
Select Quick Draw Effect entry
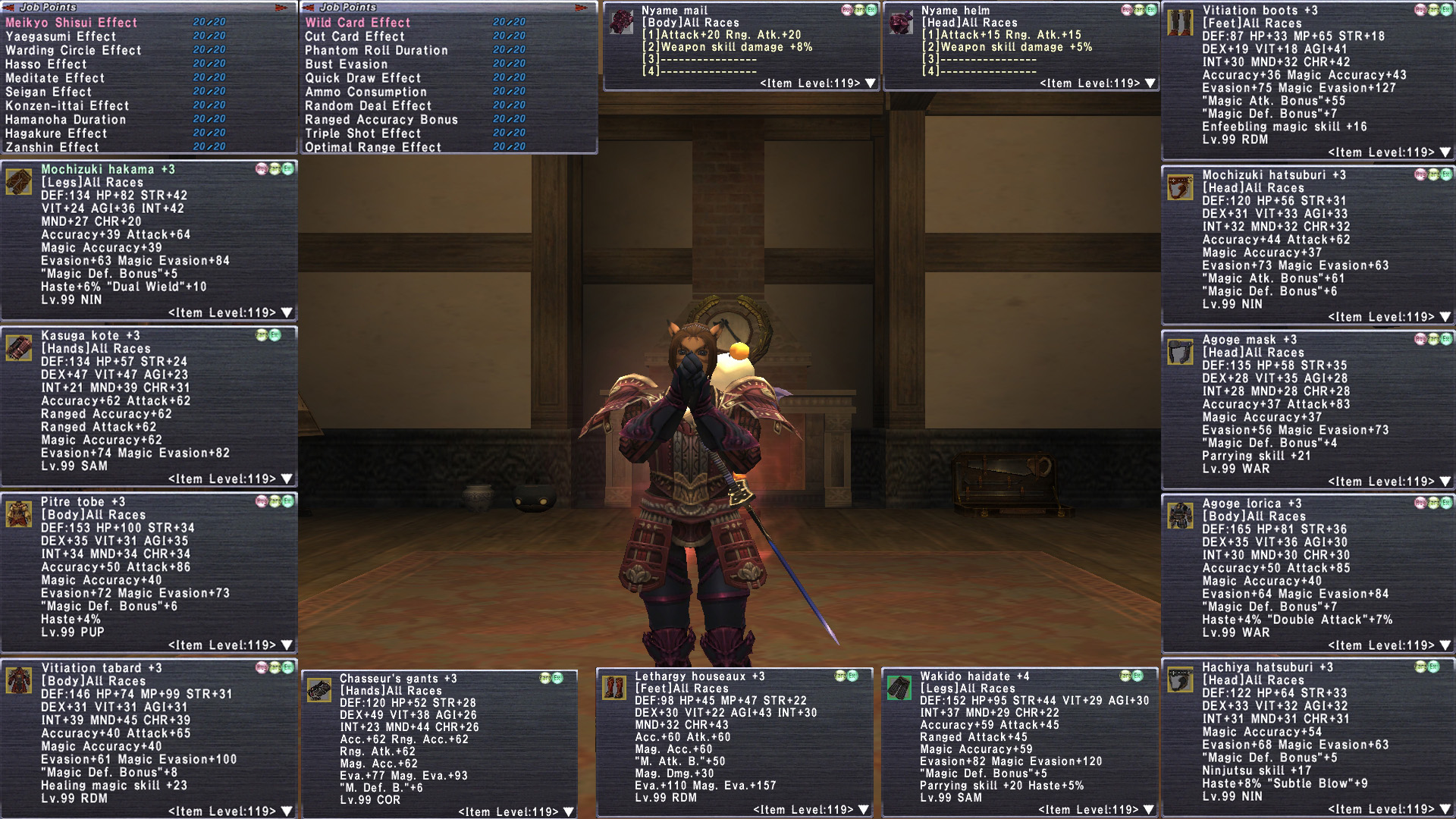[x=362, y=78]
